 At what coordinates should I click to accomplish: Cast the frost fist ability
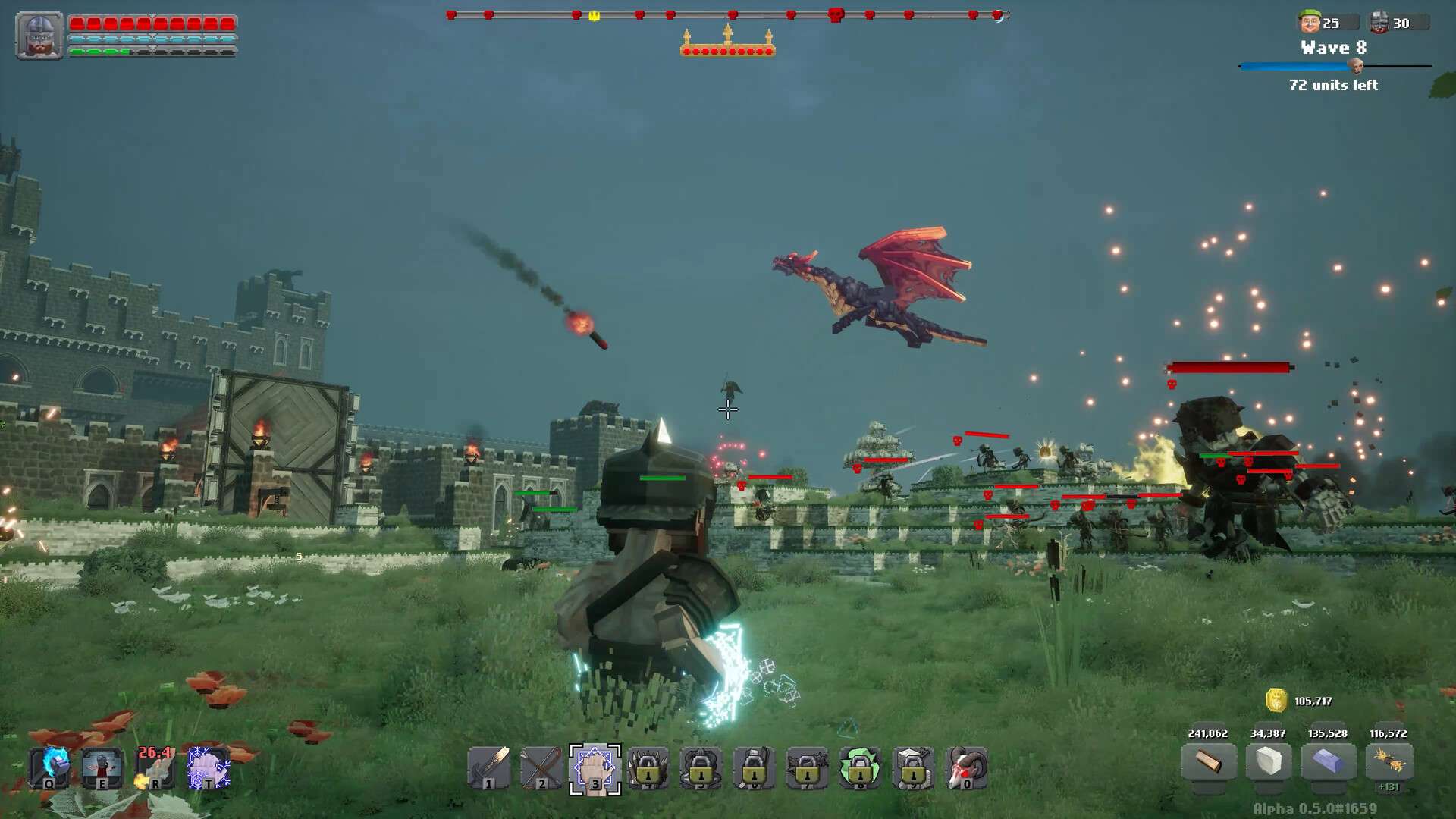tap(208, 767)
